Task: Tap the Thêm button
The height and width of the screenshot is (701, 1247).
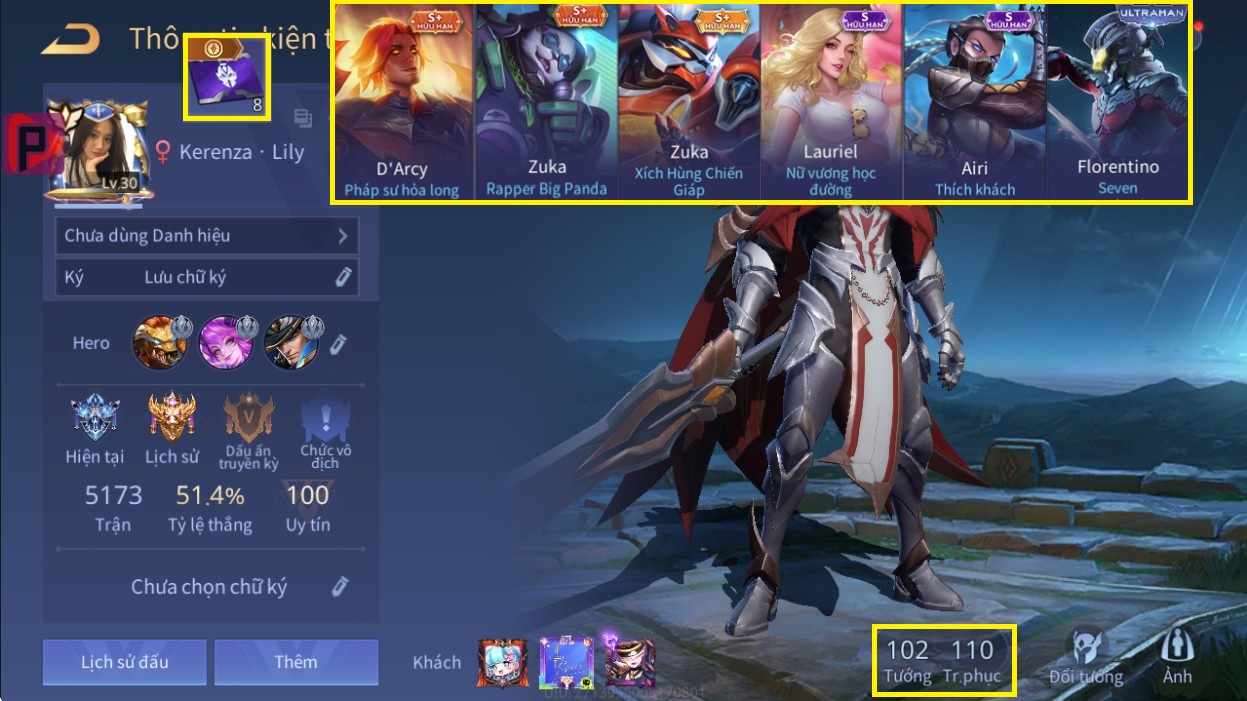Action: click(x=296, y=662)
